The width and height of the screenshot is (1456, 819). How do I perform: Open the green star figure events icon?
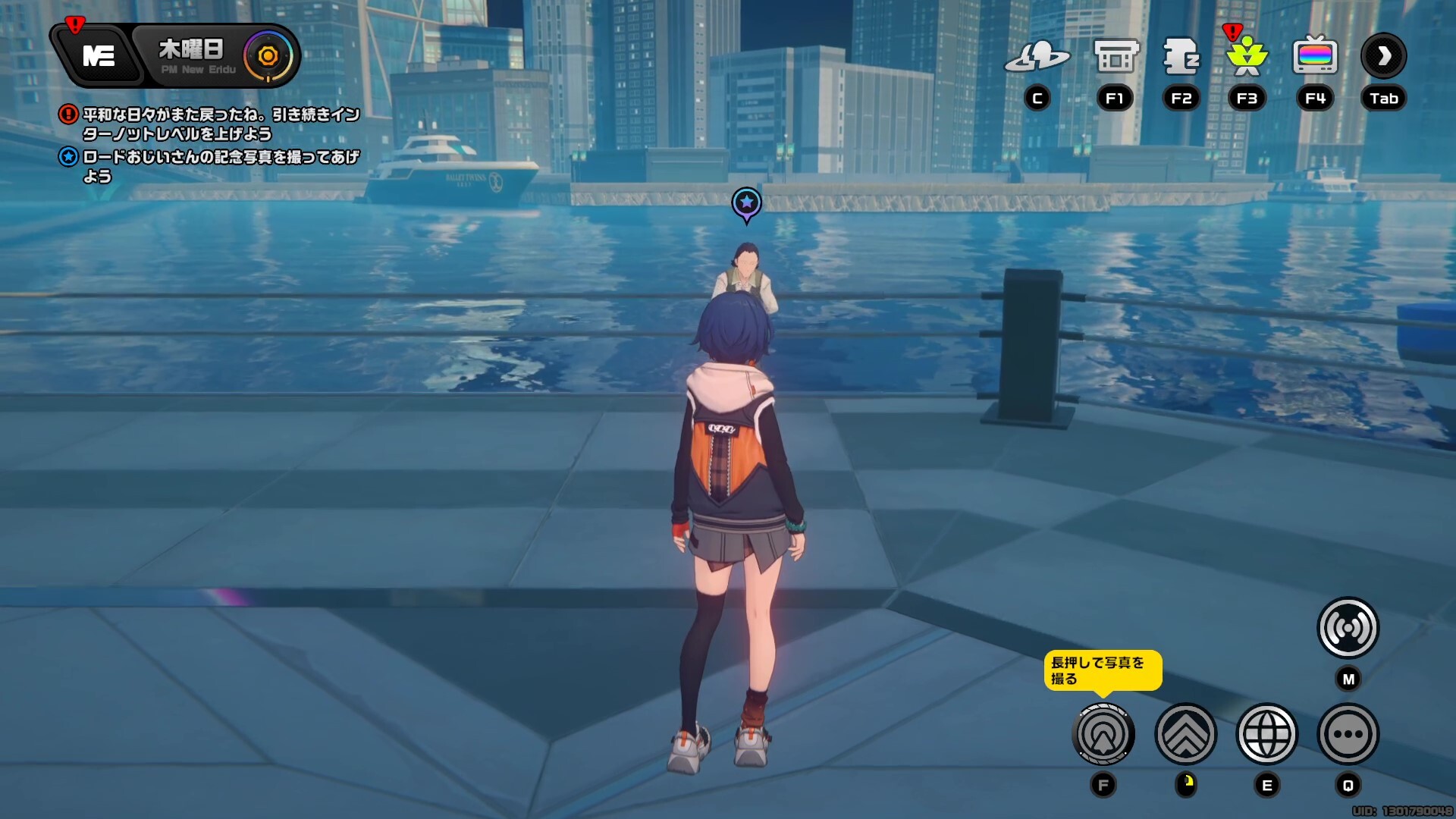click(1247, 56)
